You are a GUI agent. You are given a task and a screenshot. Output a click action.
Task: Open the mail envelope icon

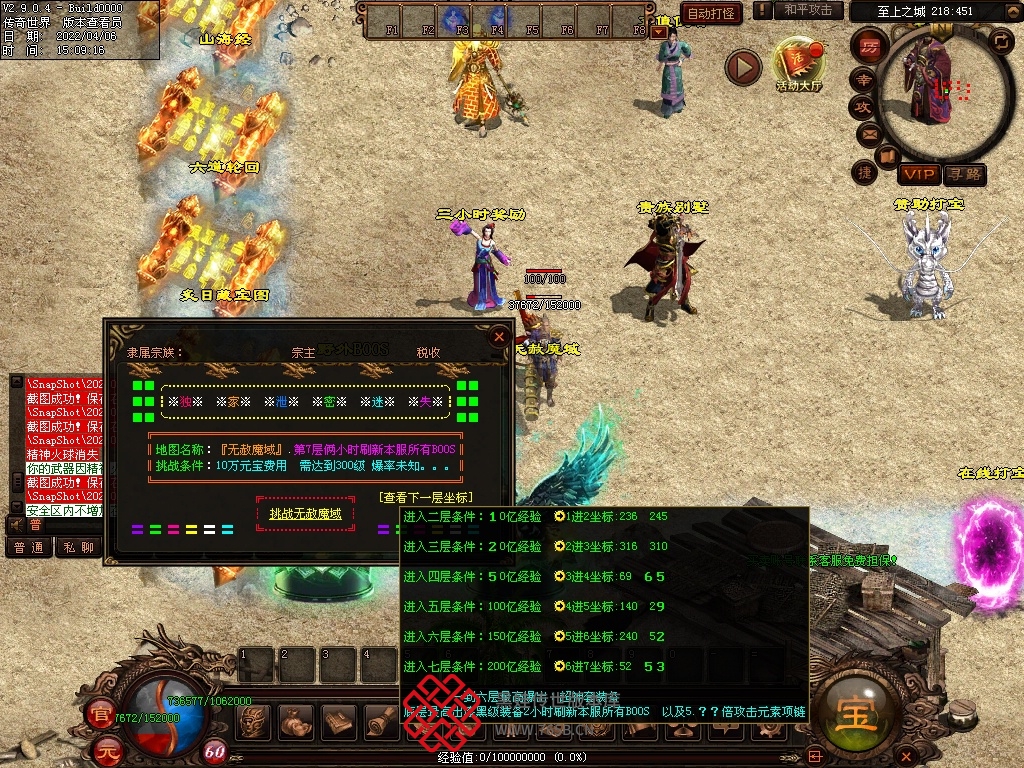pos(868,132)
